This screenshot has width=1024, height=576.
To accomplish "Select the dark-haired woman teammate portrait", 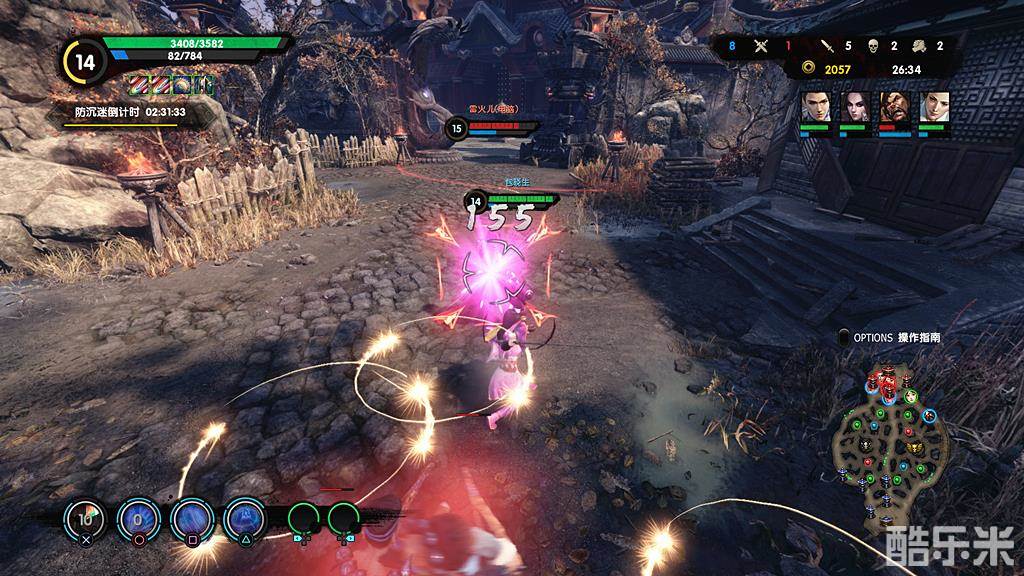I will (854, 107).
